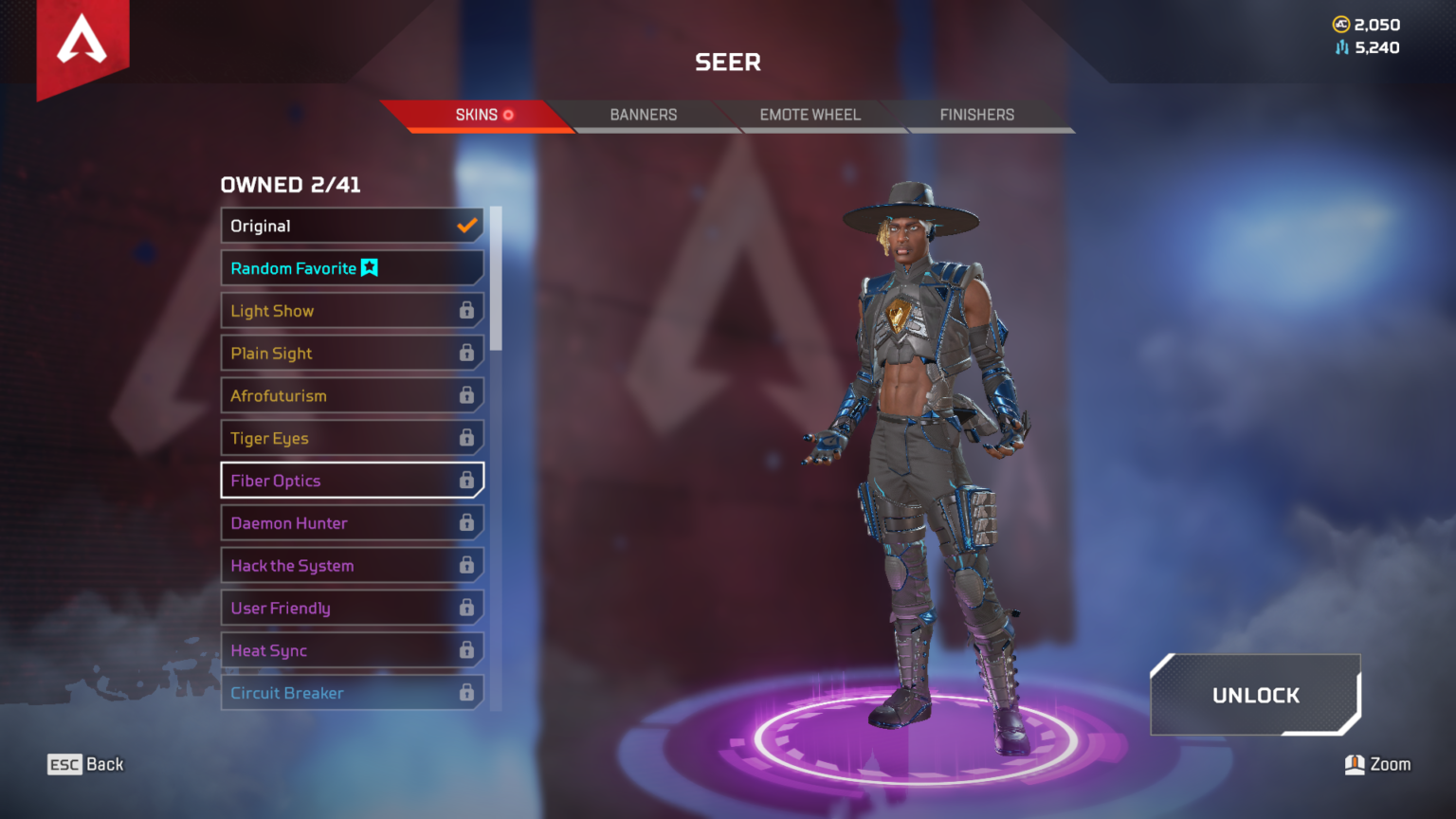Screen dimensions: 1456x819
Task: Switch to the Banners tab
Action: pyautogui.click(x=643, y=115)
